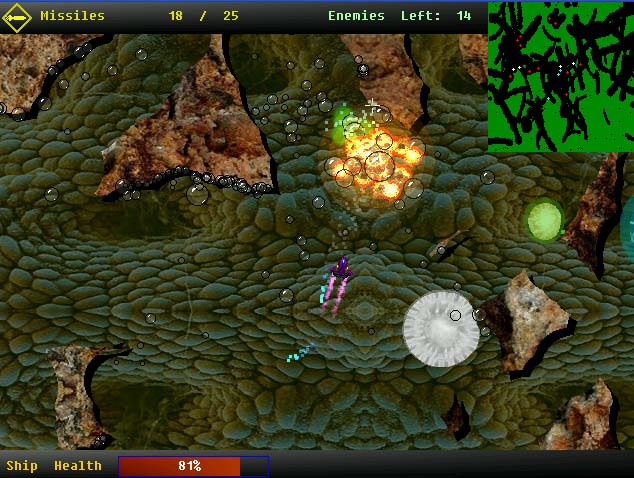Click the green minimap
Screen dimensions: 634x478
pyautogui.click(x=560, y=76)
